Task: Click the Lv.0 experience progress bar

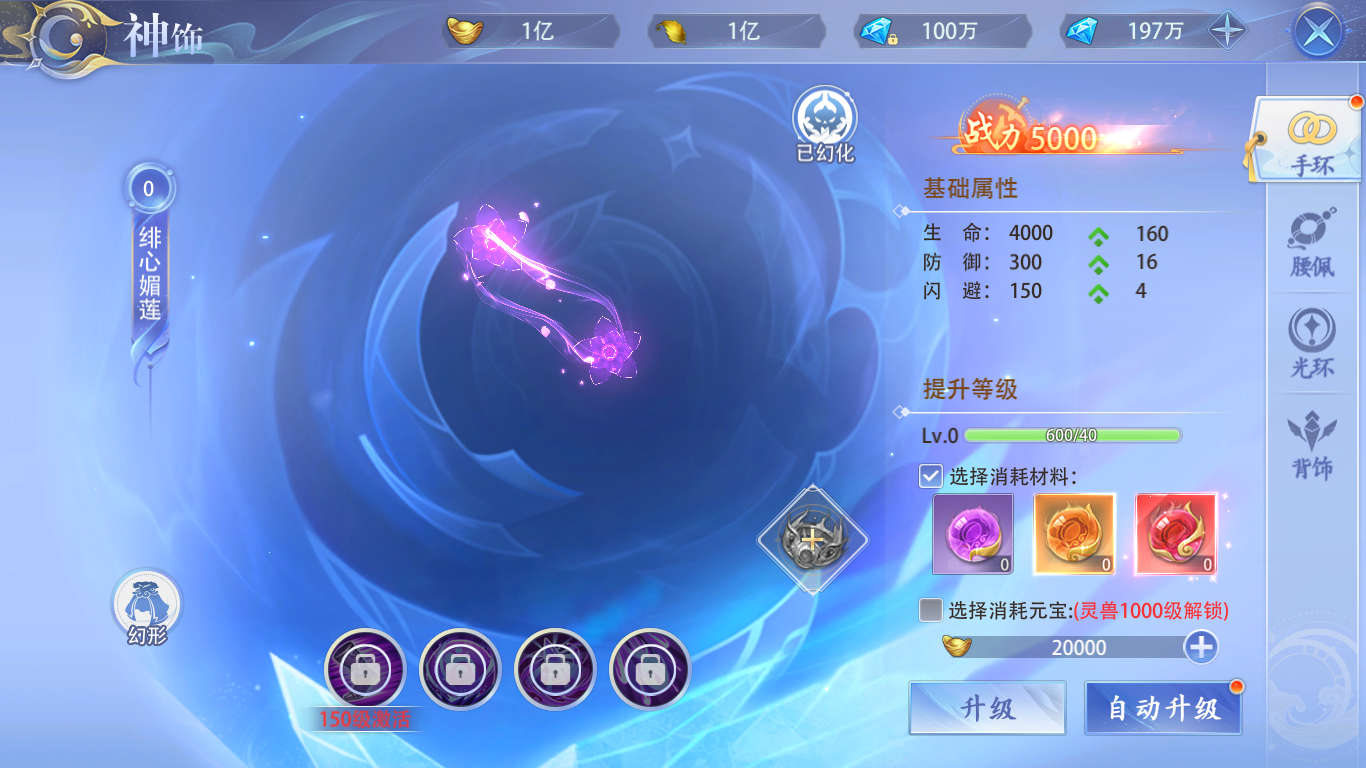Action: click(x=1075, y=435)
